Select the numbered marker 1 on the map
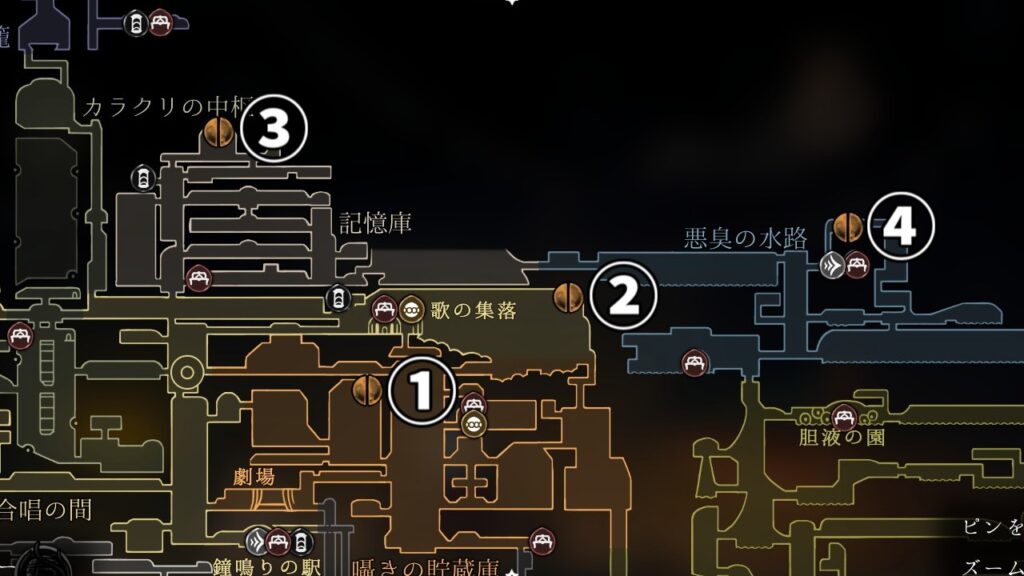1024x576 pixels. point(421,391)
